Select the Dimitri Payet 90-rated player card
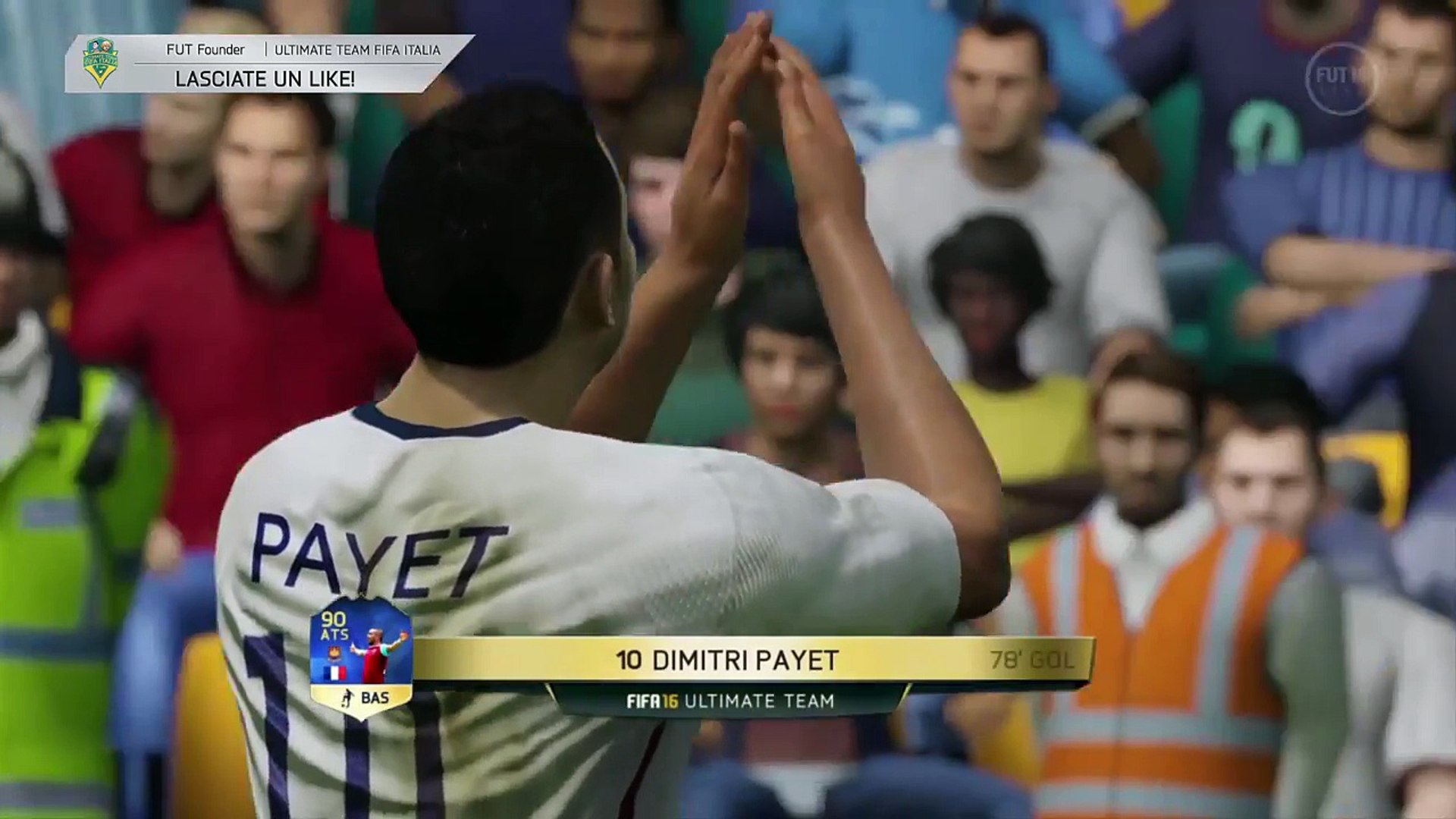Image resolution: width=1456 pixels, height=819 pixels. click(x=361, y=657)
